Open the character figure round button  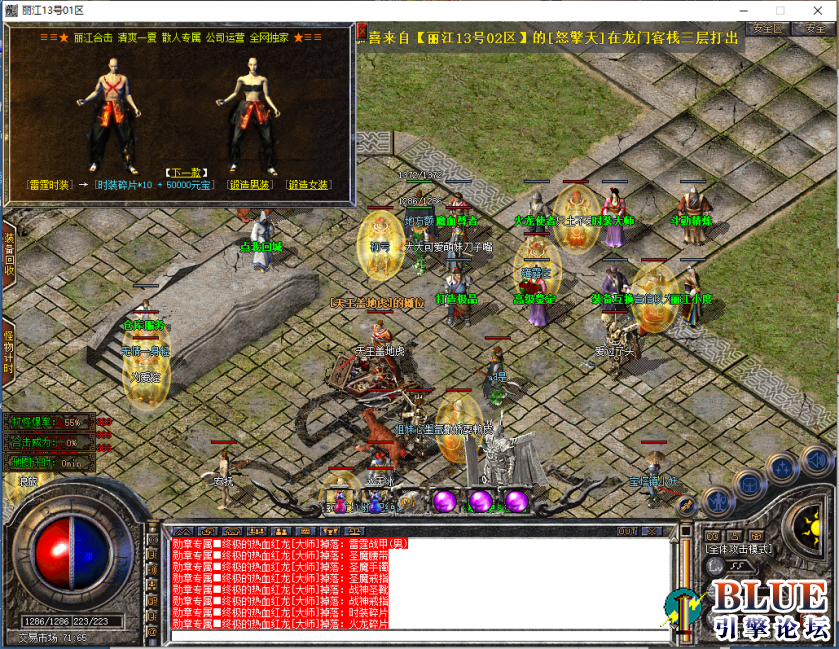tap(717, 500)
